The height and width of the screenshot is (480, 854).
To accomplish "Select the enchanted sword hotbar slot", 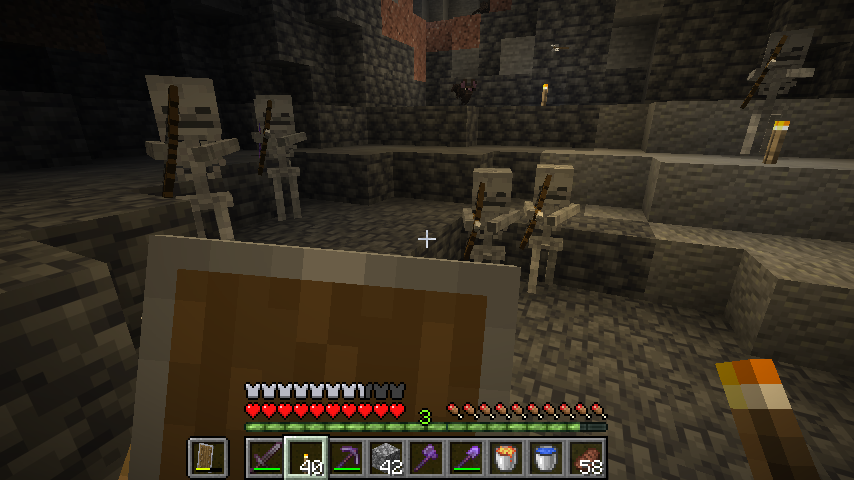I will (x=265, y=458).
